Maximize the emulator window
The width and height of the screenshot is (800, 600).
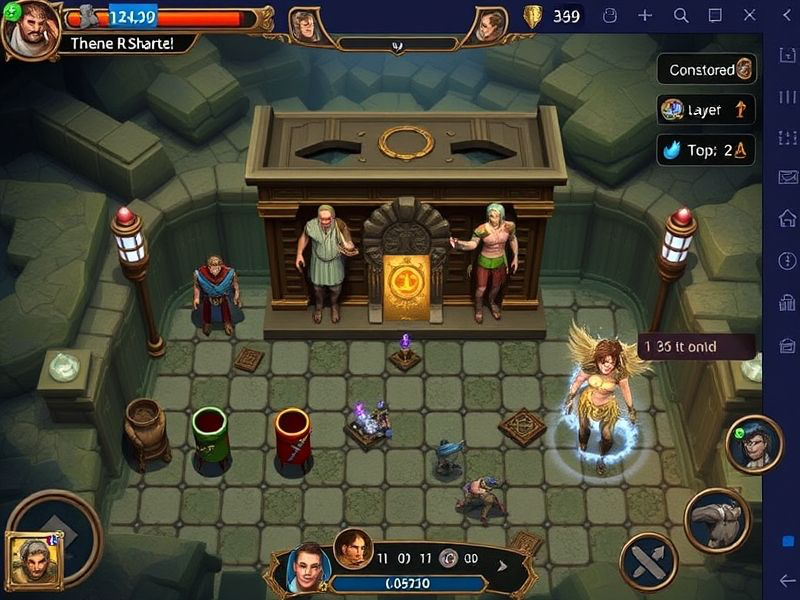[x=715, y=16]
